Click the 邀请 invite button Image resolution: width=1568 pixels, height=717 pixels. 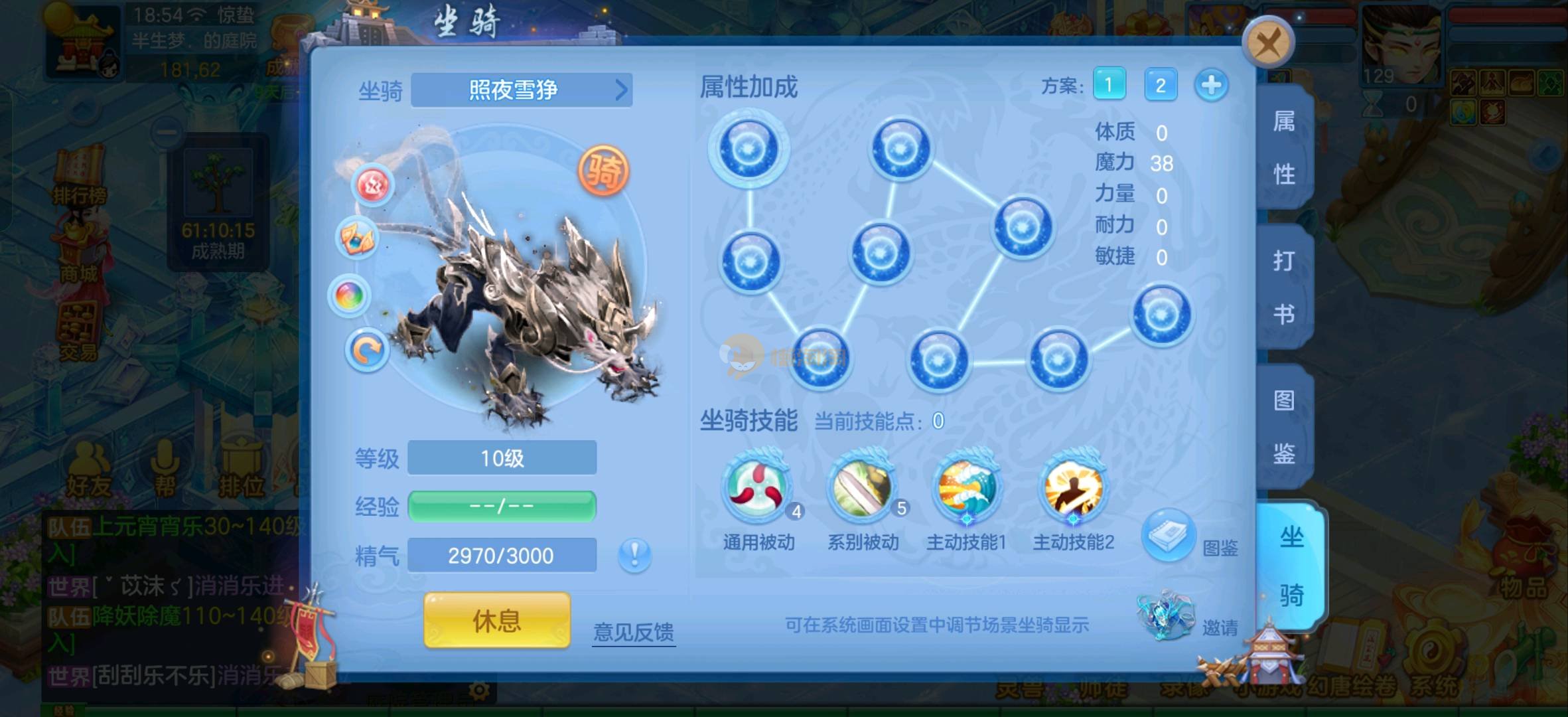pos(1167,616)
